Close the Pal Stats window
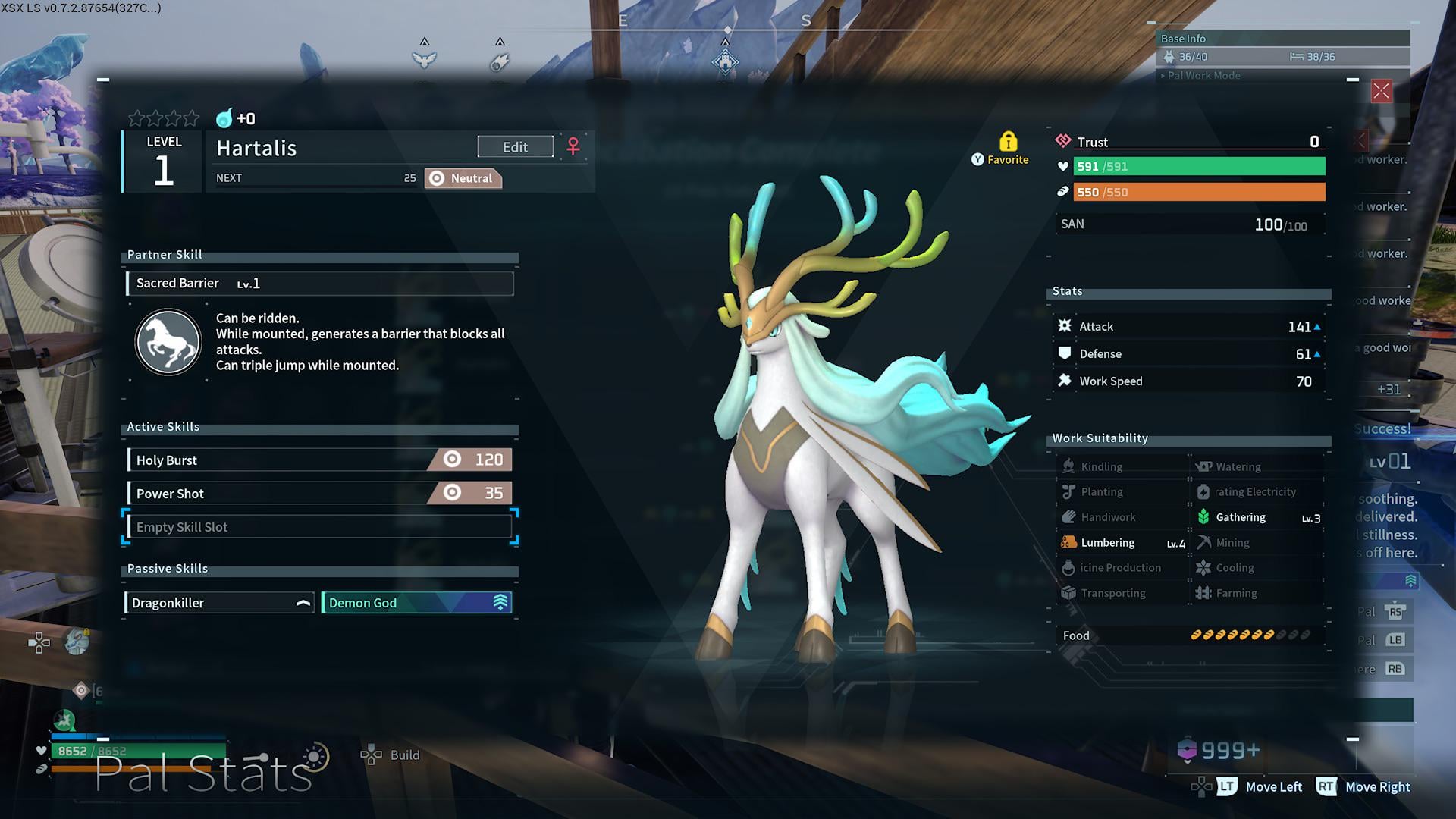1456x819 pixels. pos(1381,92)
